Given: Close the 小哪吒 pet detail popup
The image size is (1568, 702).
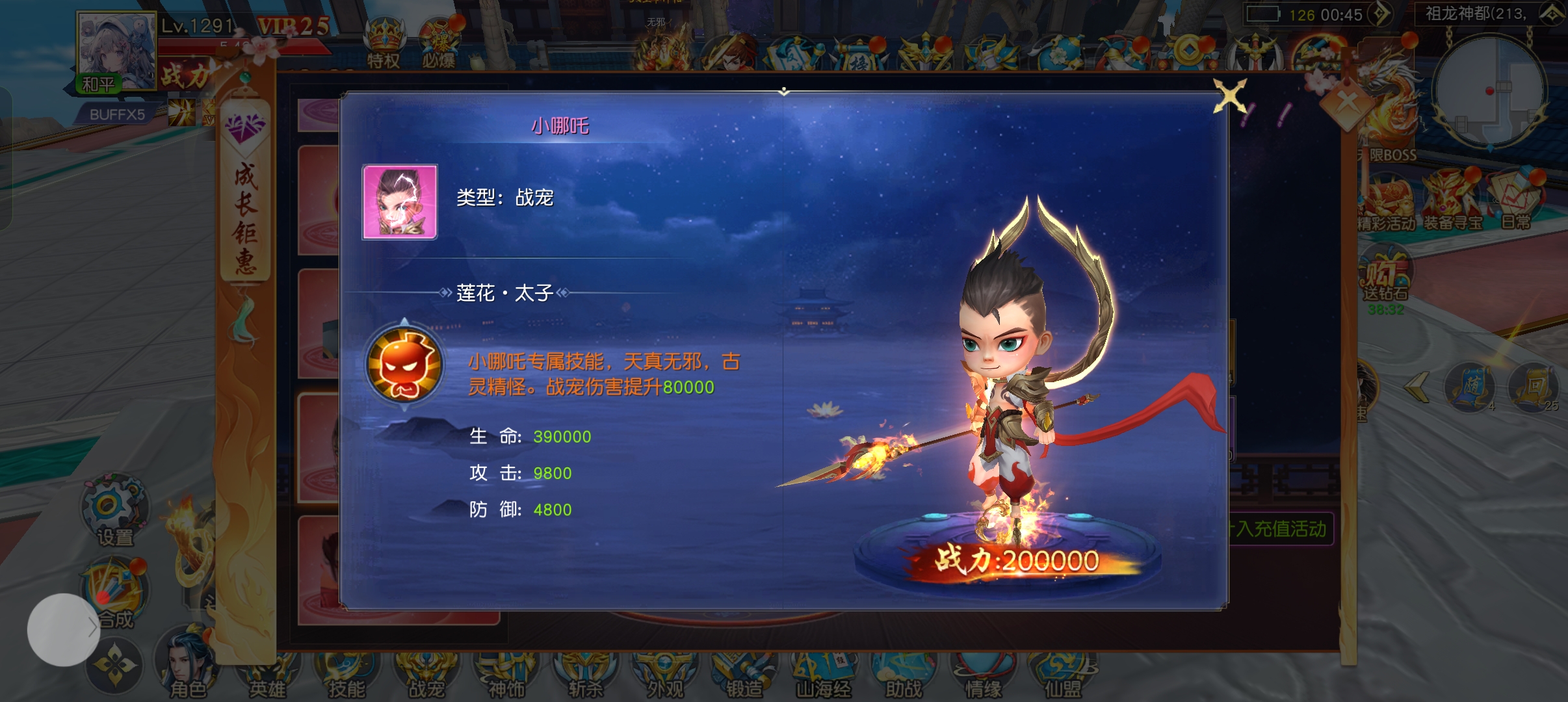Looking at the screenshot, I should click(x=1230, y=97).
